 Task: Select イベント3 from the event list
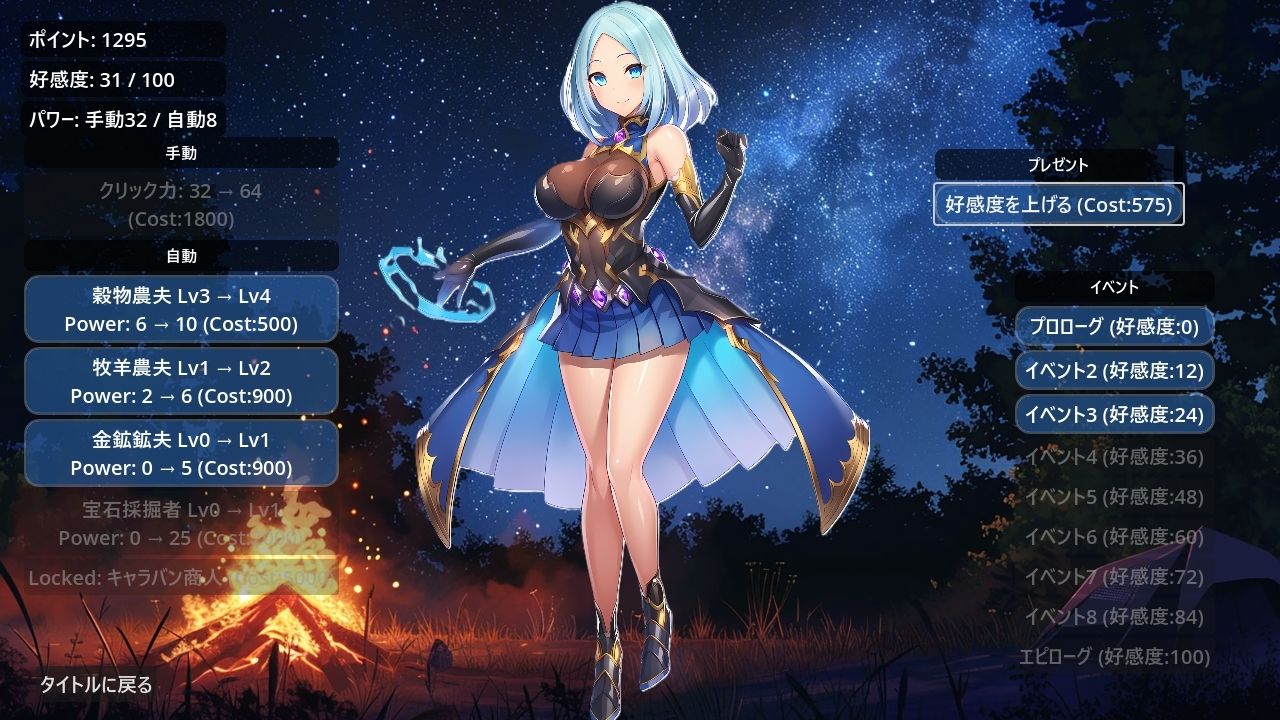click(1114, 414)
